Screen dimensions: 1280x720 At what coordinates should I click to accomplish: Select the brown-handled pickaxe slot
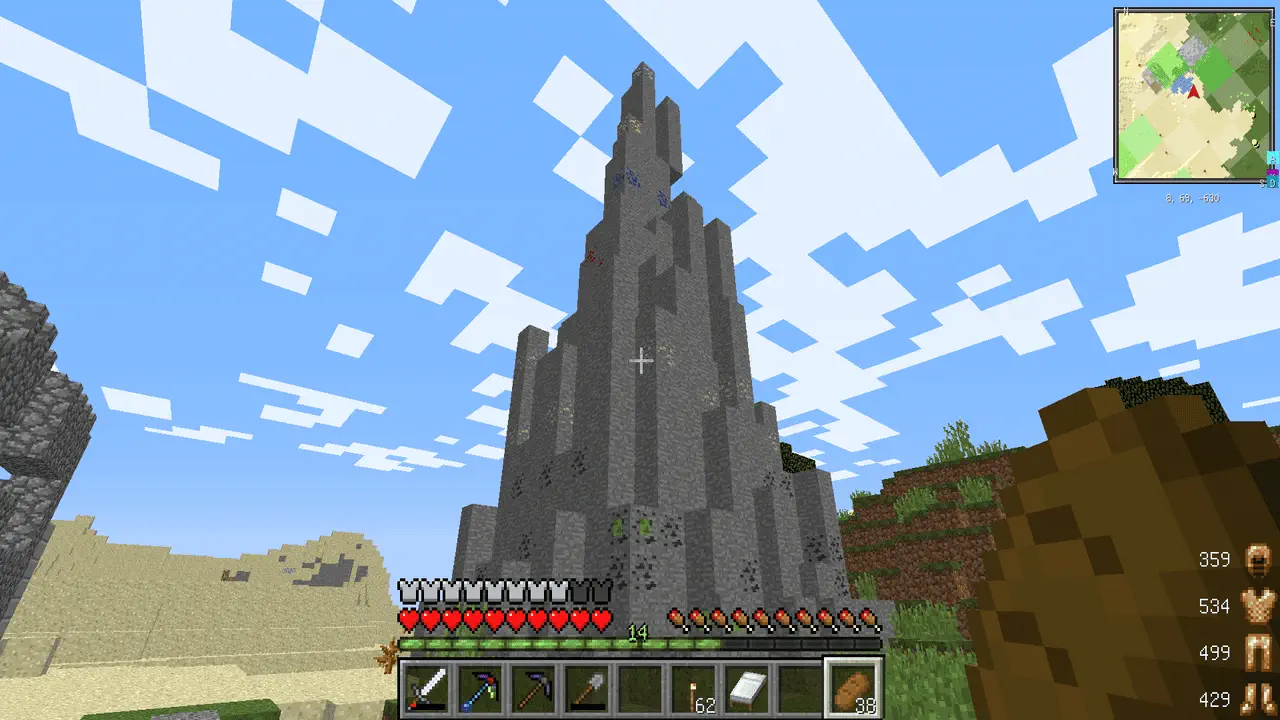tap(532, 690)
